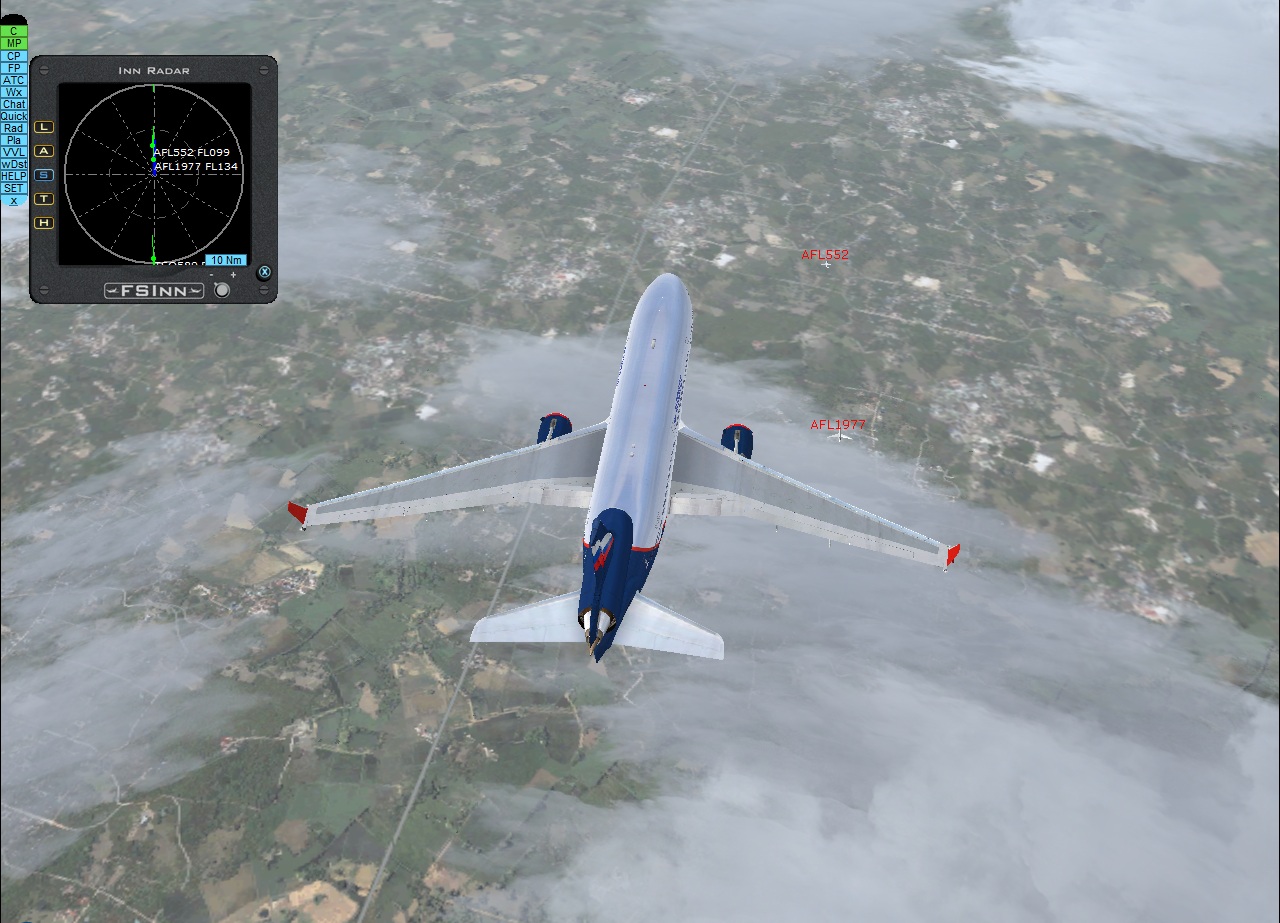Toggle the radar A mode button
Screen dimensions: 1280x923
(44, 151)
